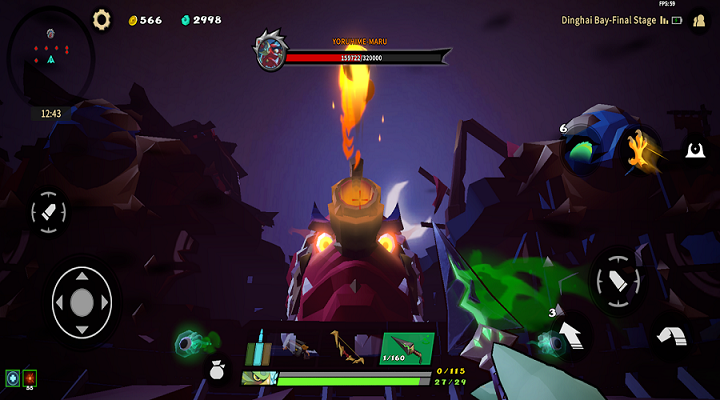Open the loot bag icon
This screenshot has height=400, width=720.
tap(216, 372)
